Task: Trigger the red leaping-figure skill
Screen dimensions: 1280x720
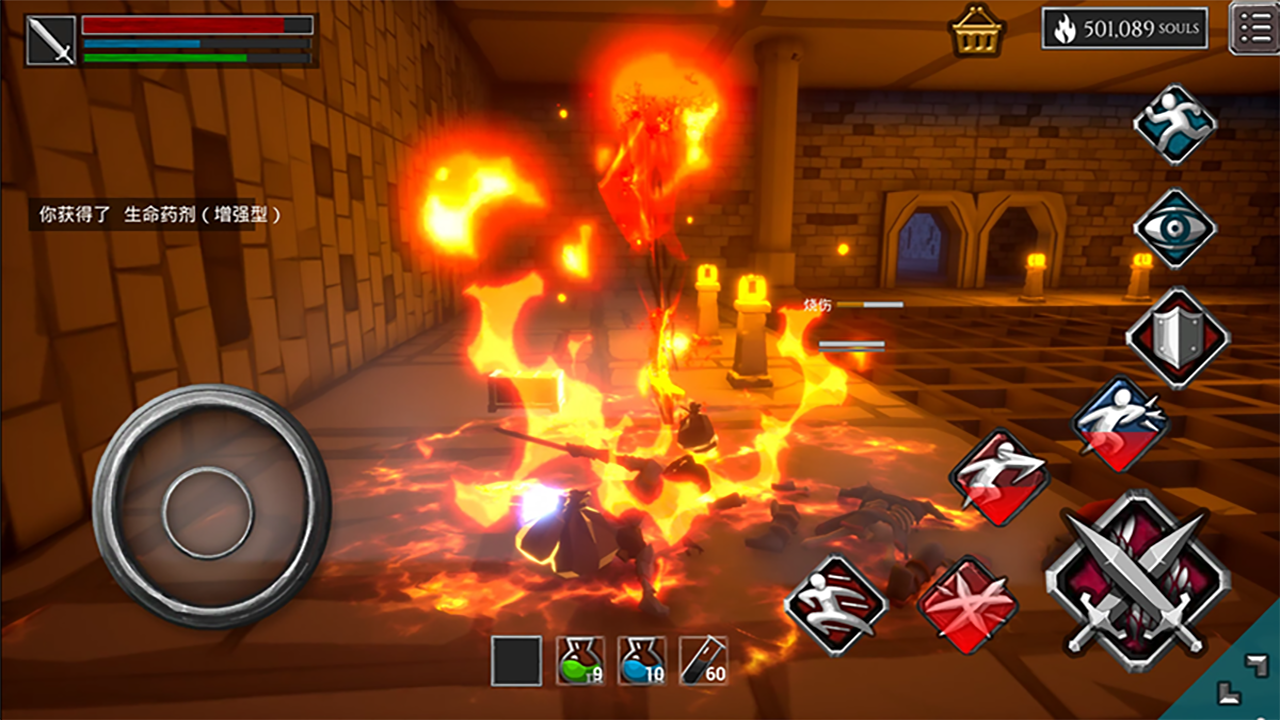Action: coord(999,477)
